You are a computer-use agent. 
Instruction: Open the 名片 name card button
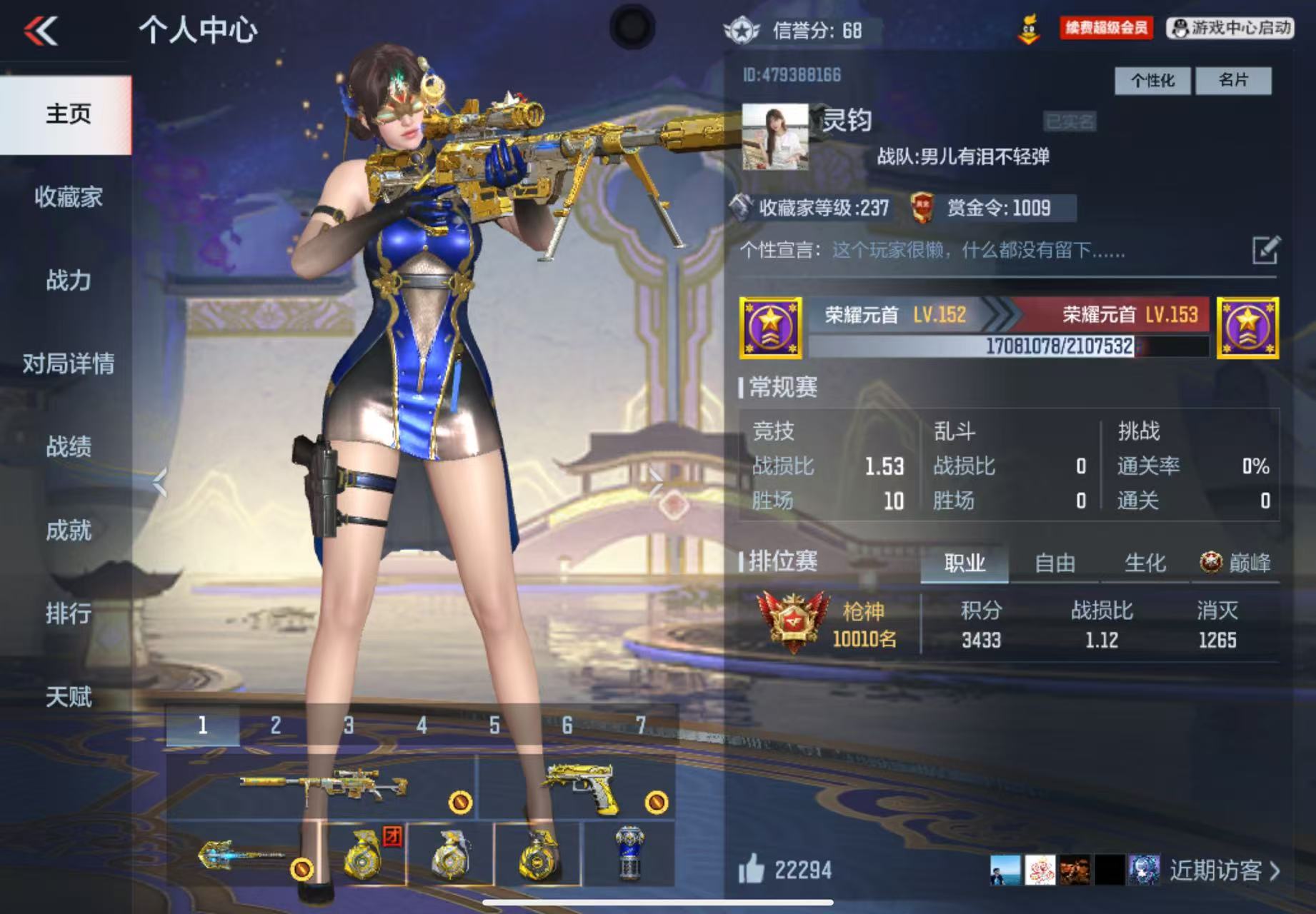1233,81
